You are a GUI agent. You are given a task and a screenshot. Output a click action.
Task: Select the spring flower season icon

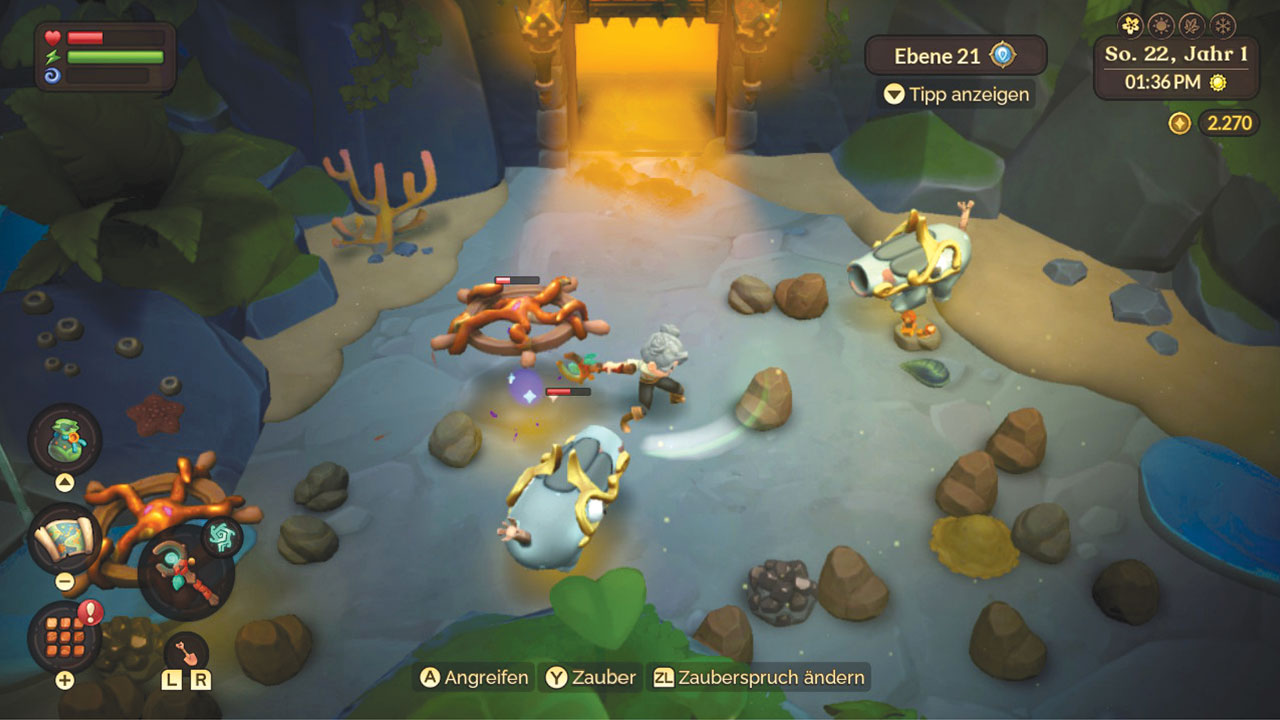pyautogui.click(x=1131, y=24)
